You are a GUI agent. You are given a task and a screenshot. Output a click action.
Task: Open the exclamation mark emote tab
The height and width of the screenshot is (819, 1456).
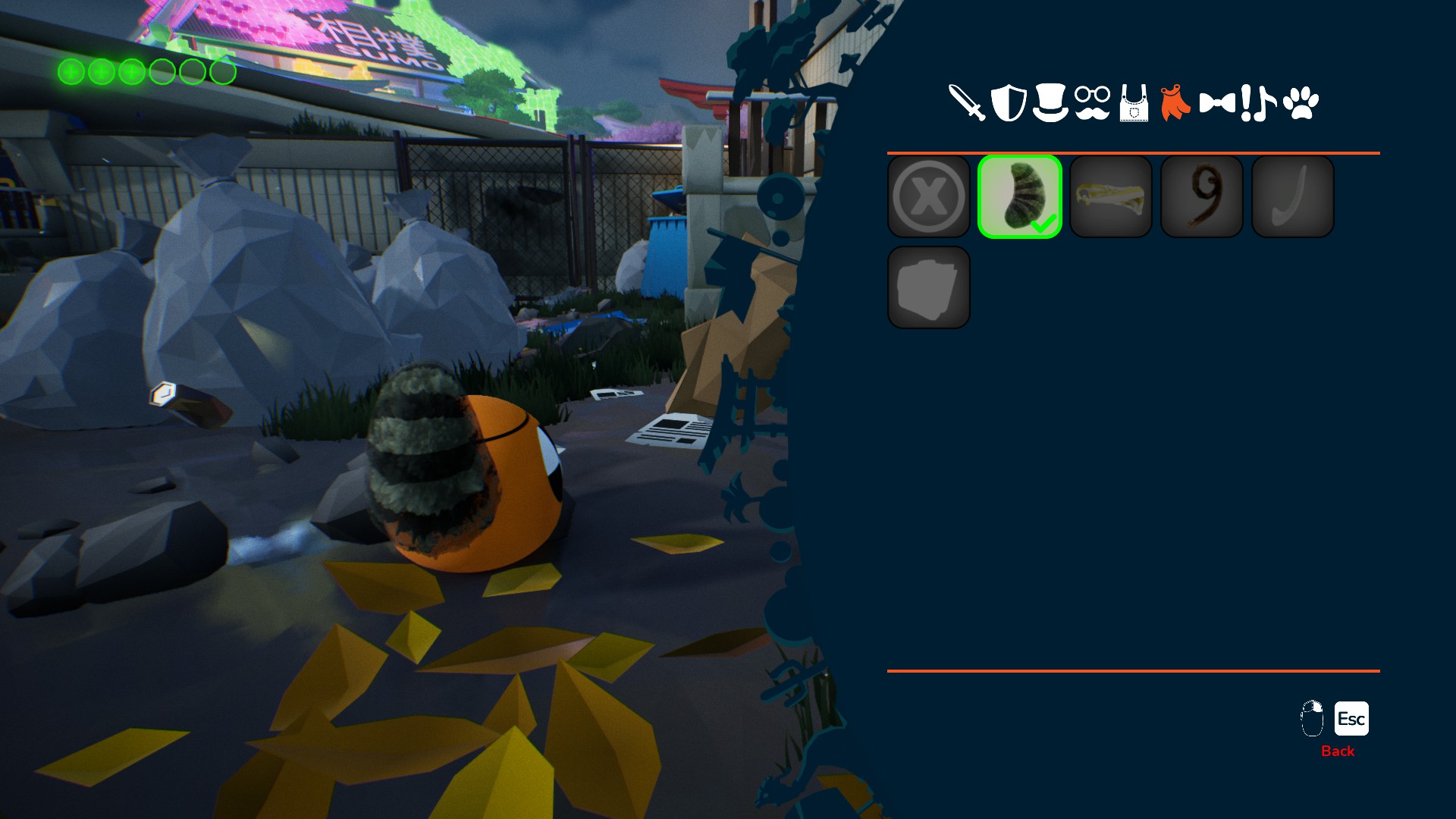coord(1246,103)
